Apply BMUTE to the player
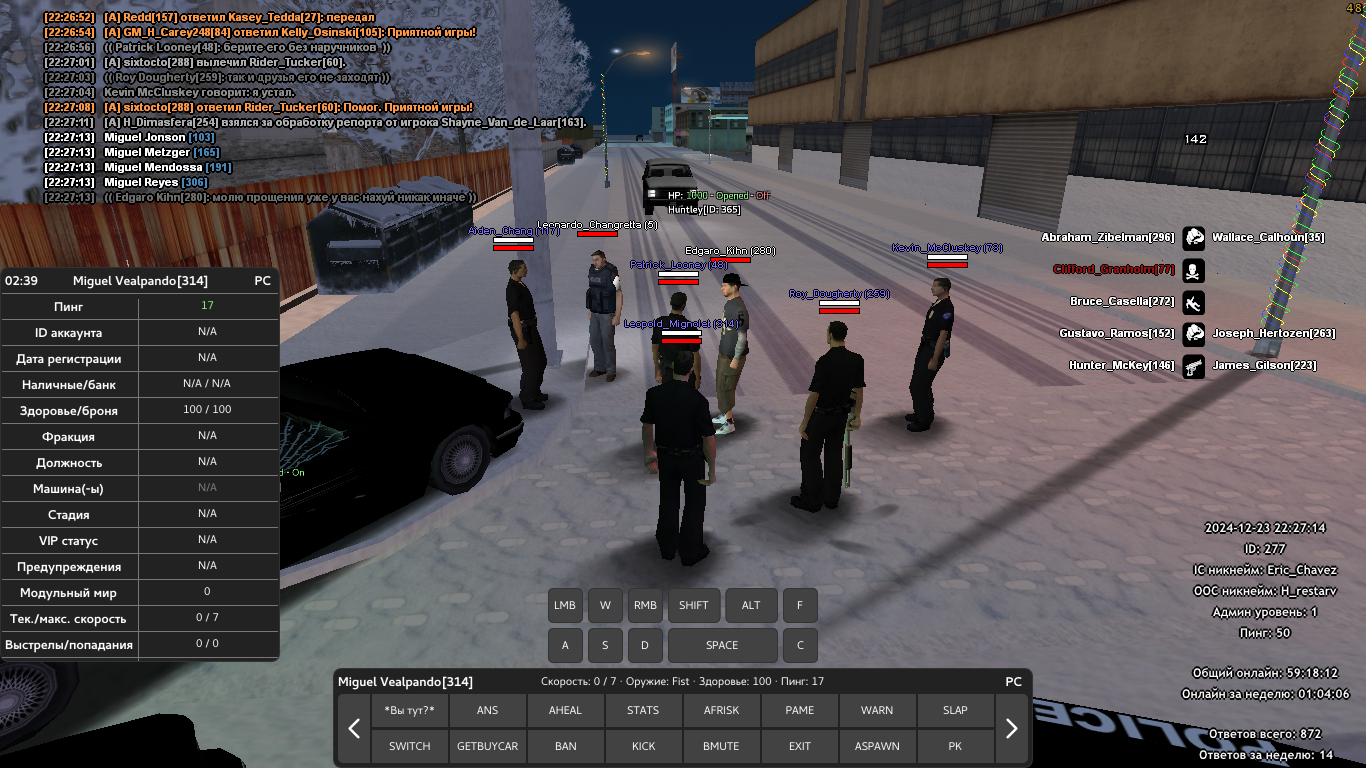1366x768 pixels. 721,746
